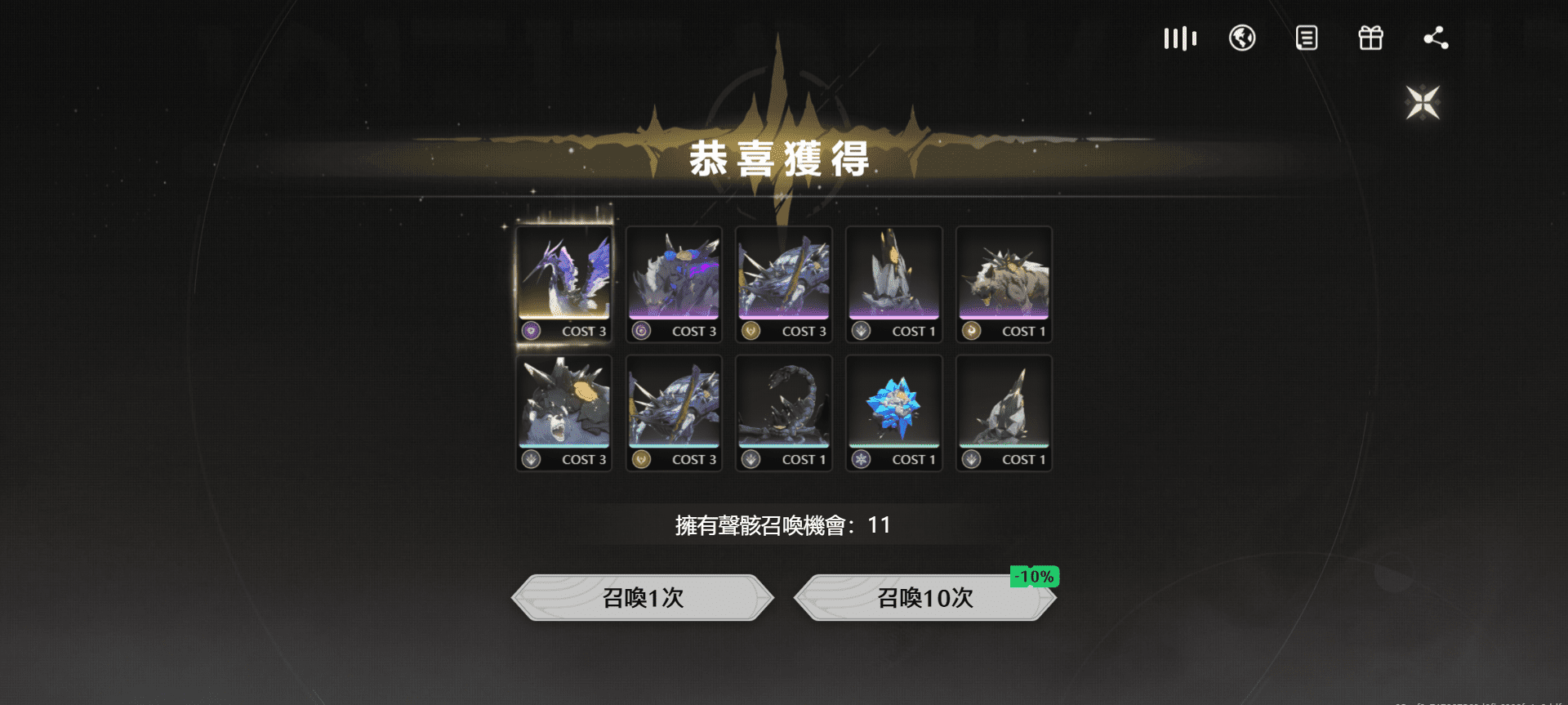Open the document list icon

(1306, 38)
